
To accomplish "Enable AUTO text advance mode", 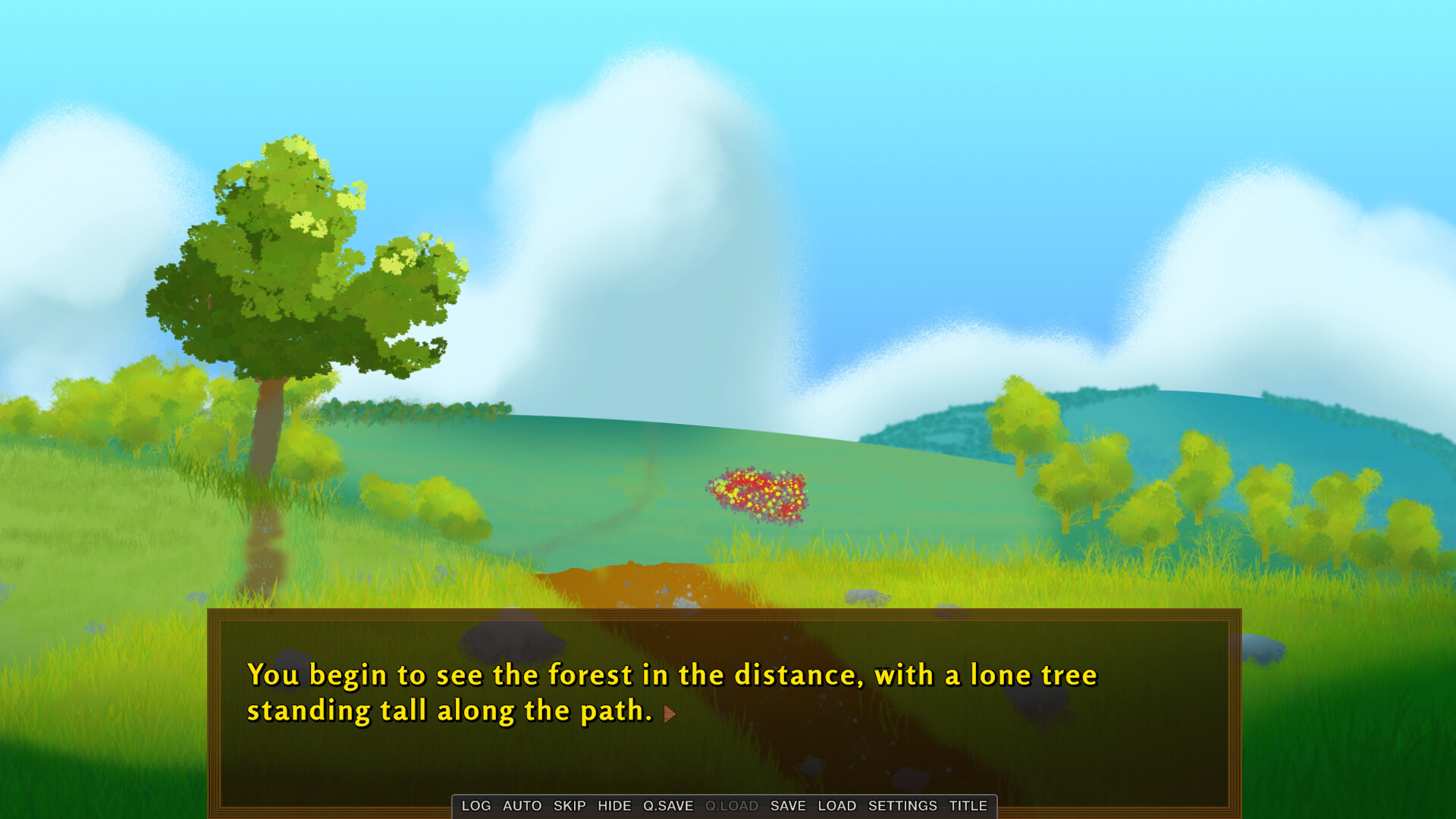I will tap(523, 806).
